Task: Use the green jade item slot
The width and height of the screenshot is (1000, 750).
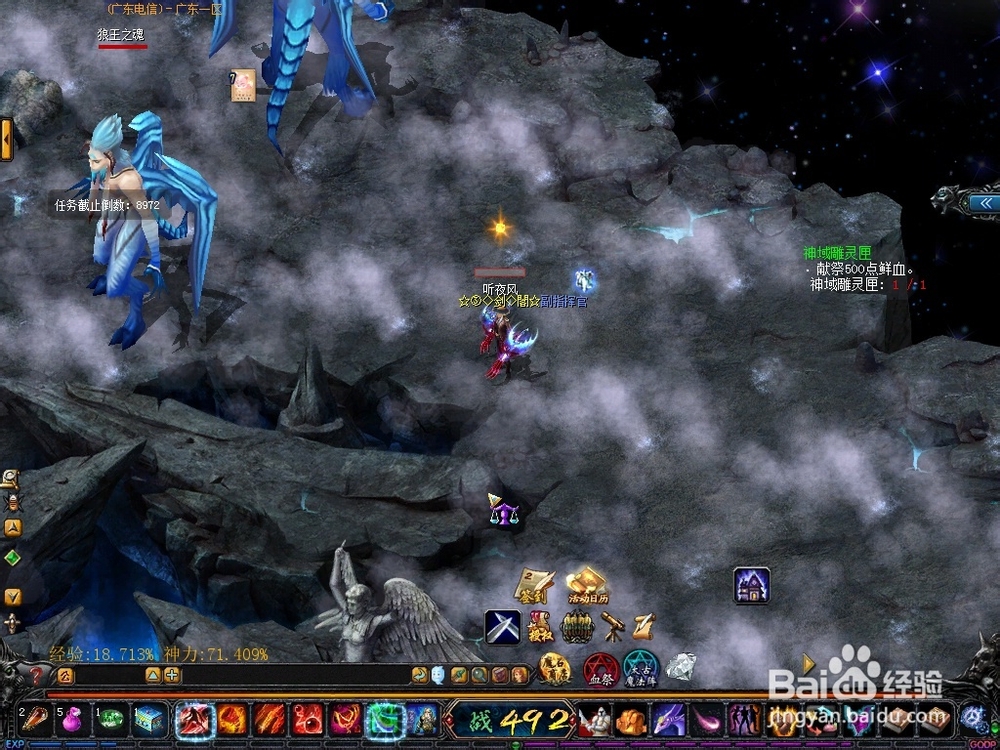Action: pos(111,719)
